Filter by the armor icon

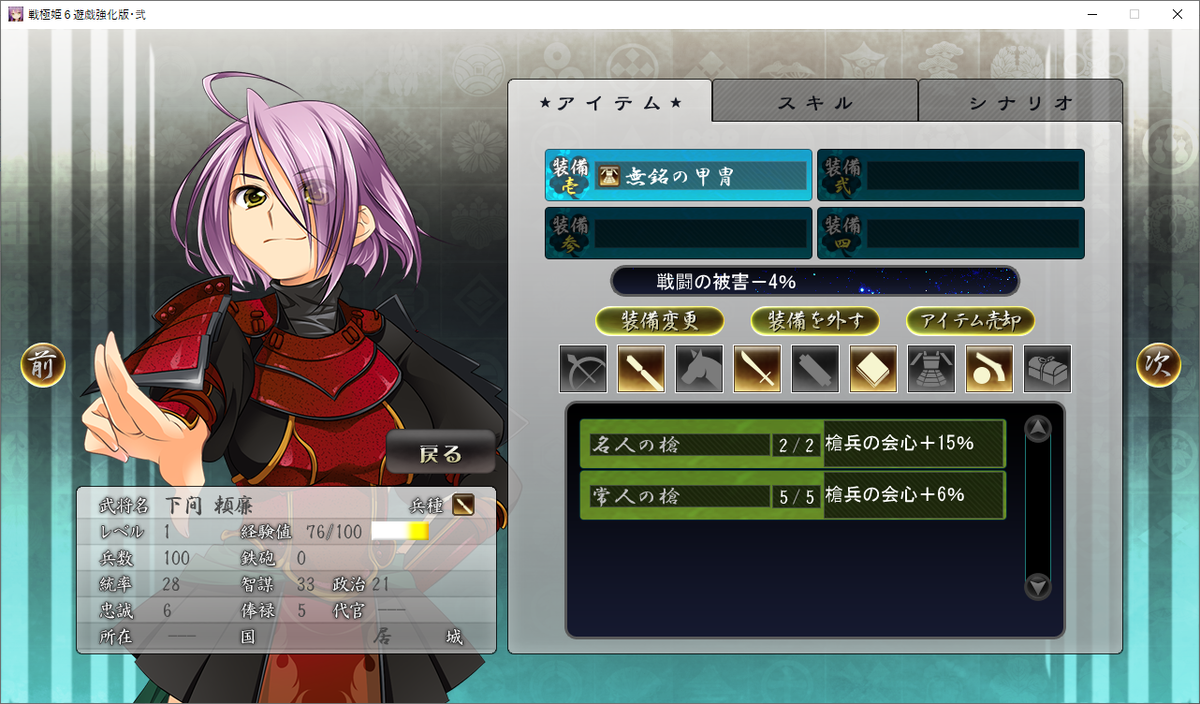[x=931, y=369]
